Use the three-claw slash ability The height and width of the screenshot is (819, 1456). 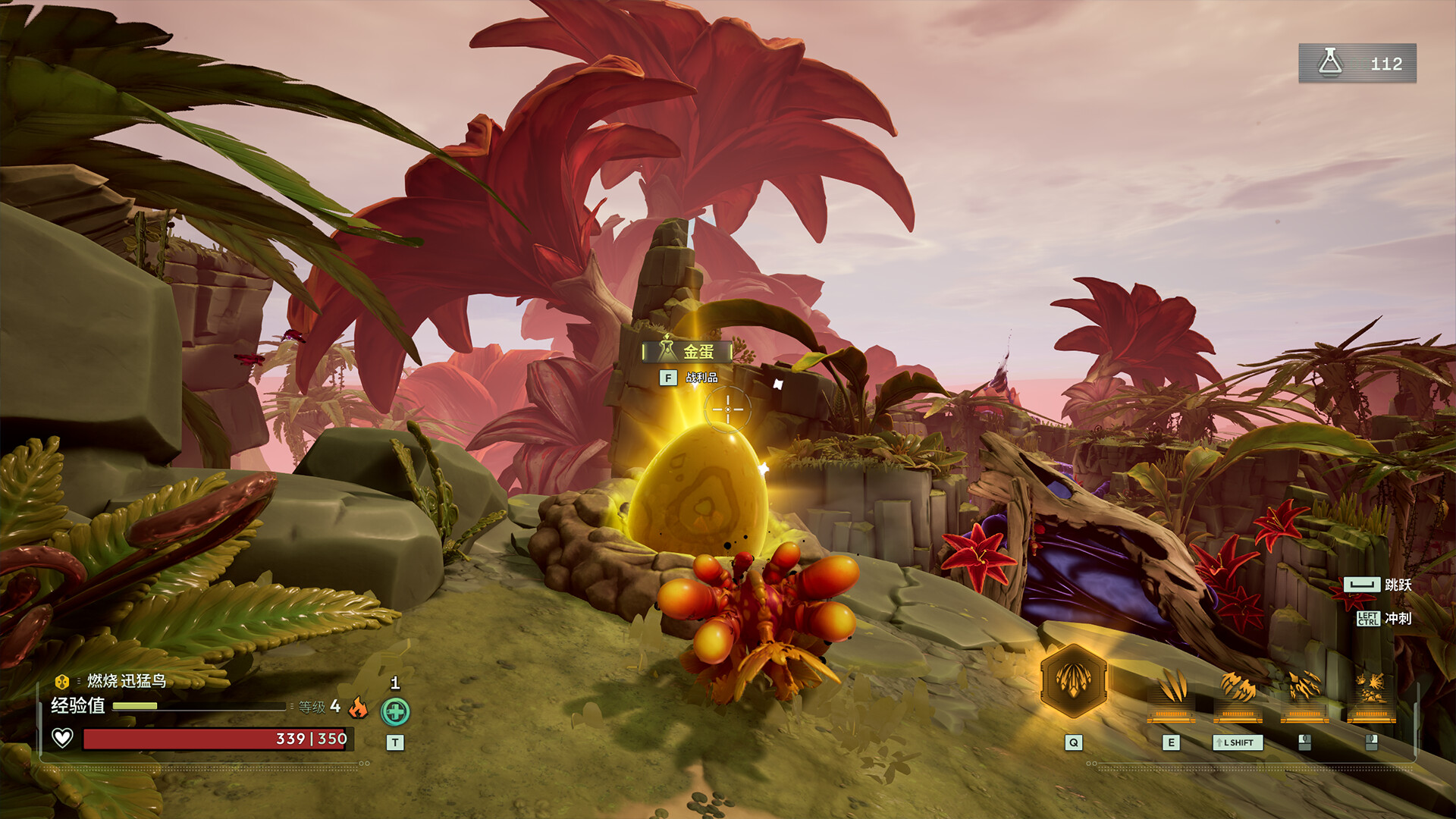pos(1171,692)
